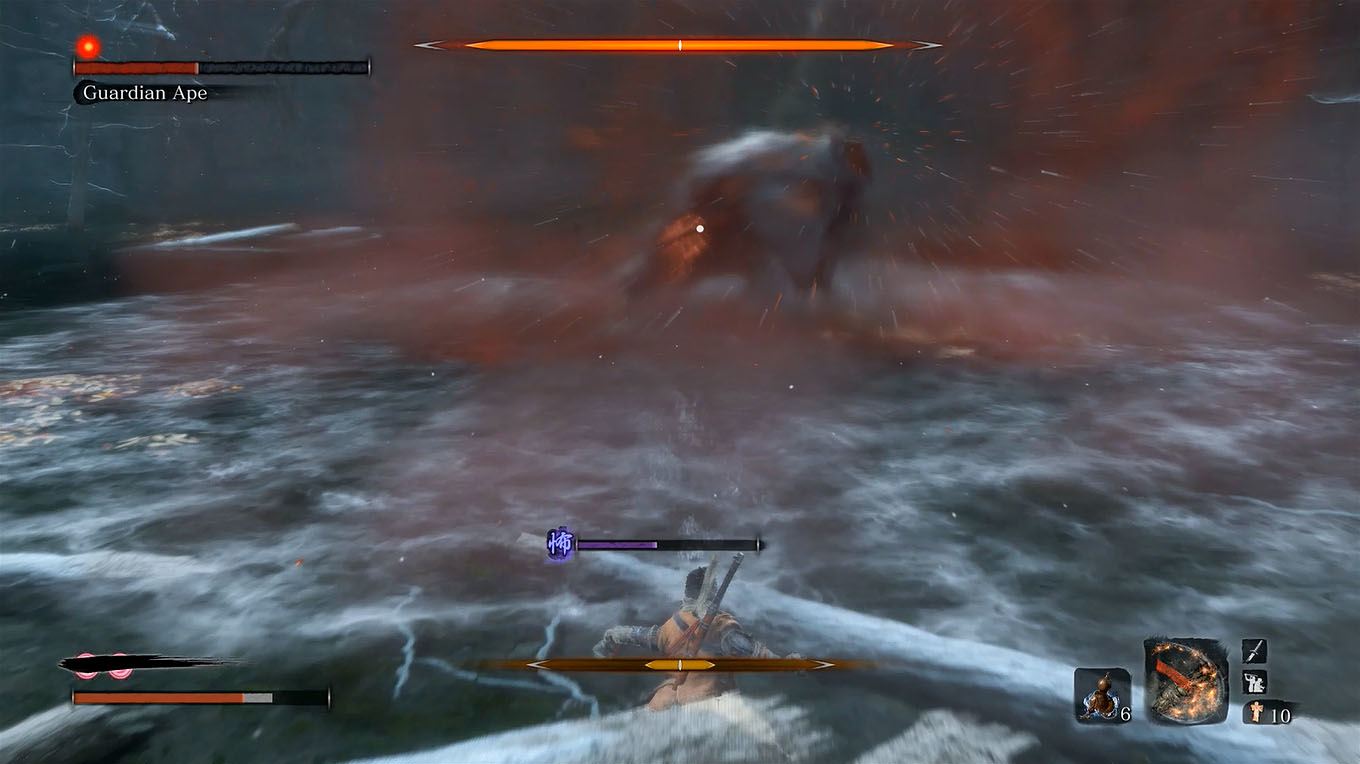Click the second pink resurrection node
This screenshot has width=1360, height=764.
(x=121, y=664)
